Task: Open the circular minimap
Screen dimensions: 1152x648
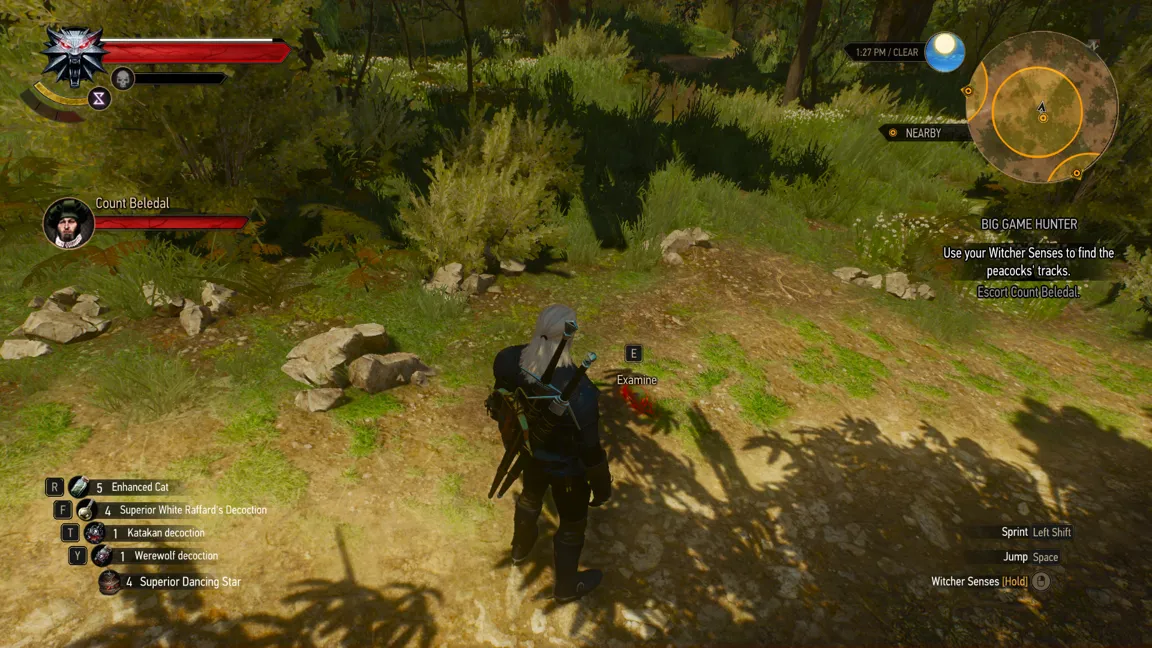Action: [x=1041, y=106]
